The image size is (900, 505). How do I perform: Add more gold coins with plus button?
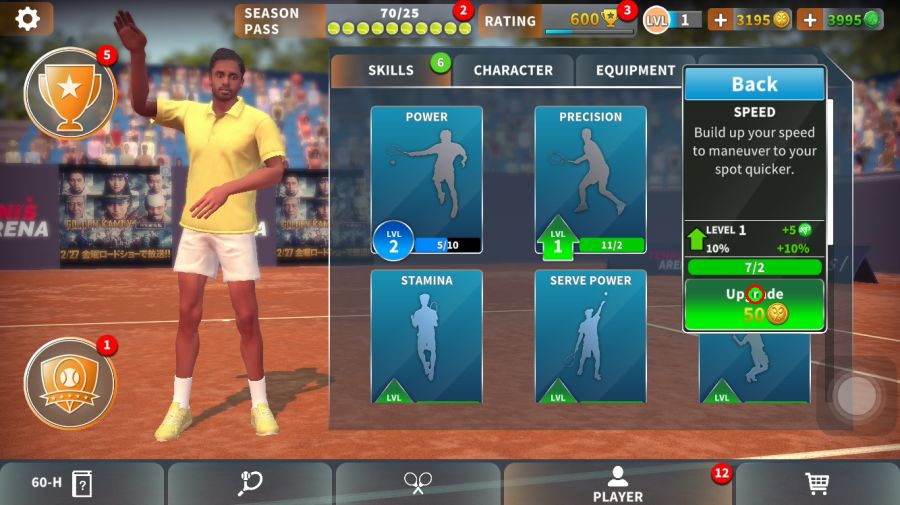720,19
